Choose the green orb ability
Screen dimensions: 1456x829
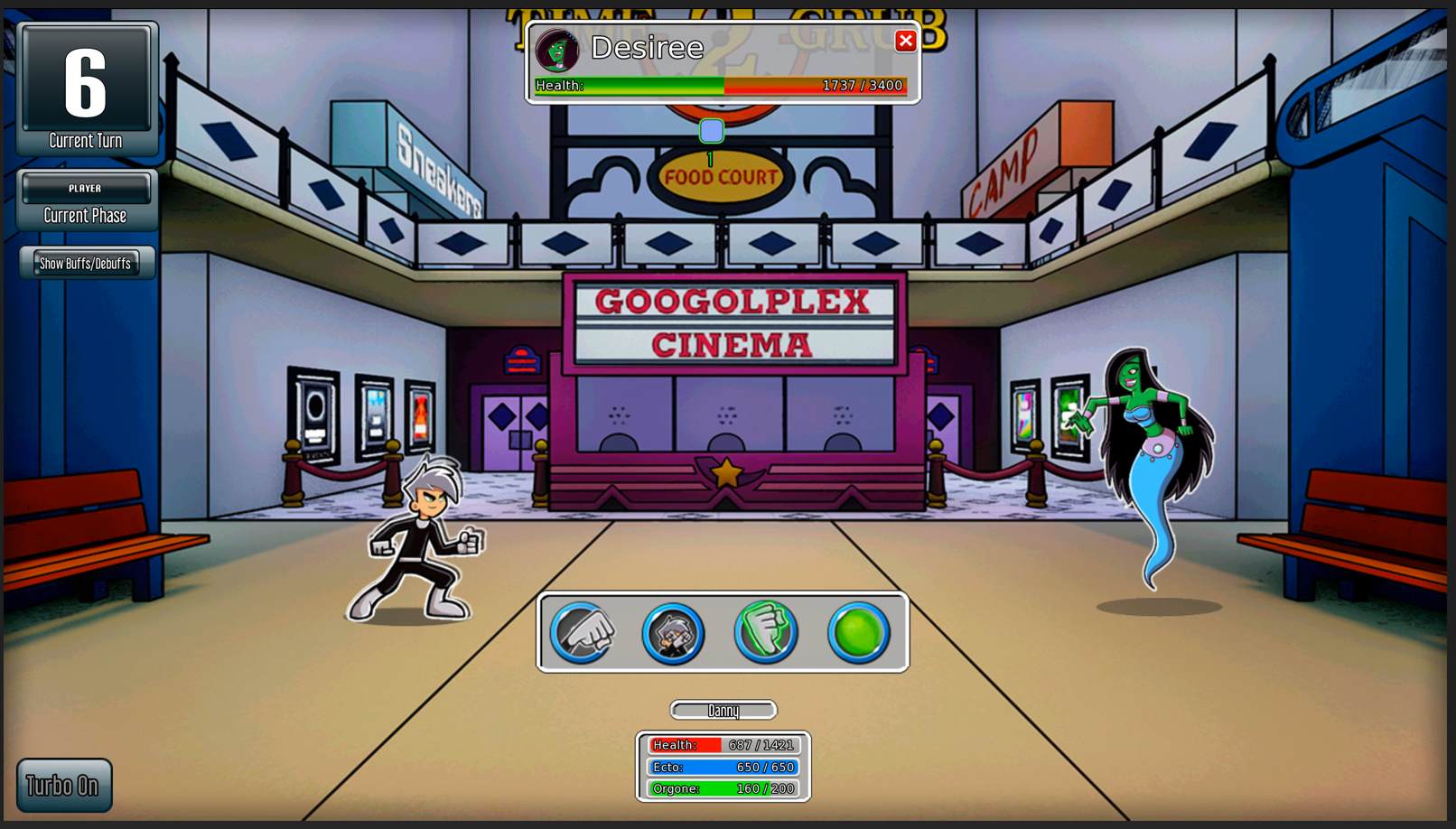coord(858,632)
